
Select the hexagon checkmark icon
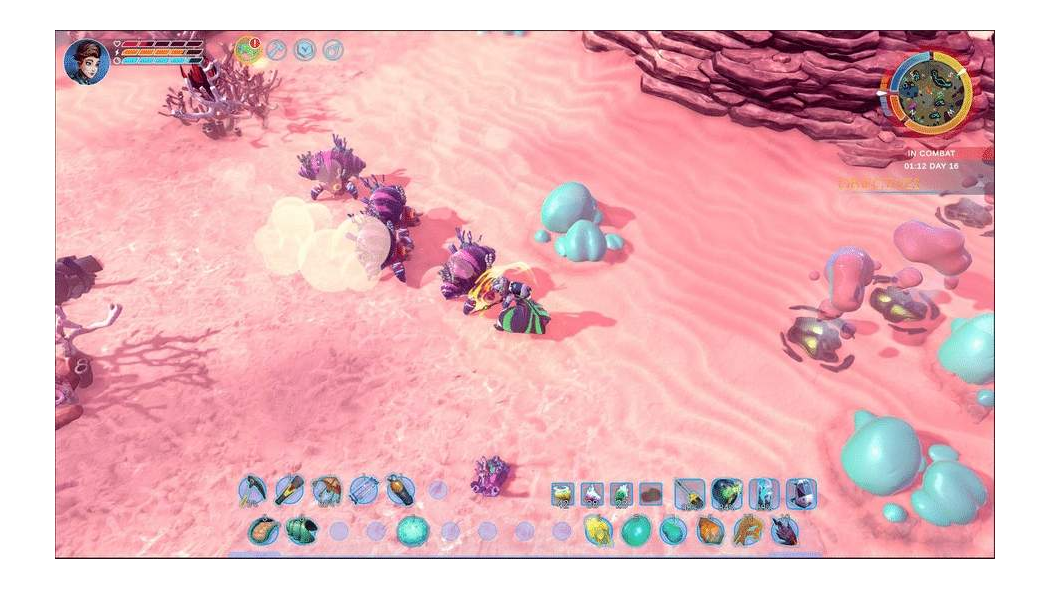tap(305, 49)
